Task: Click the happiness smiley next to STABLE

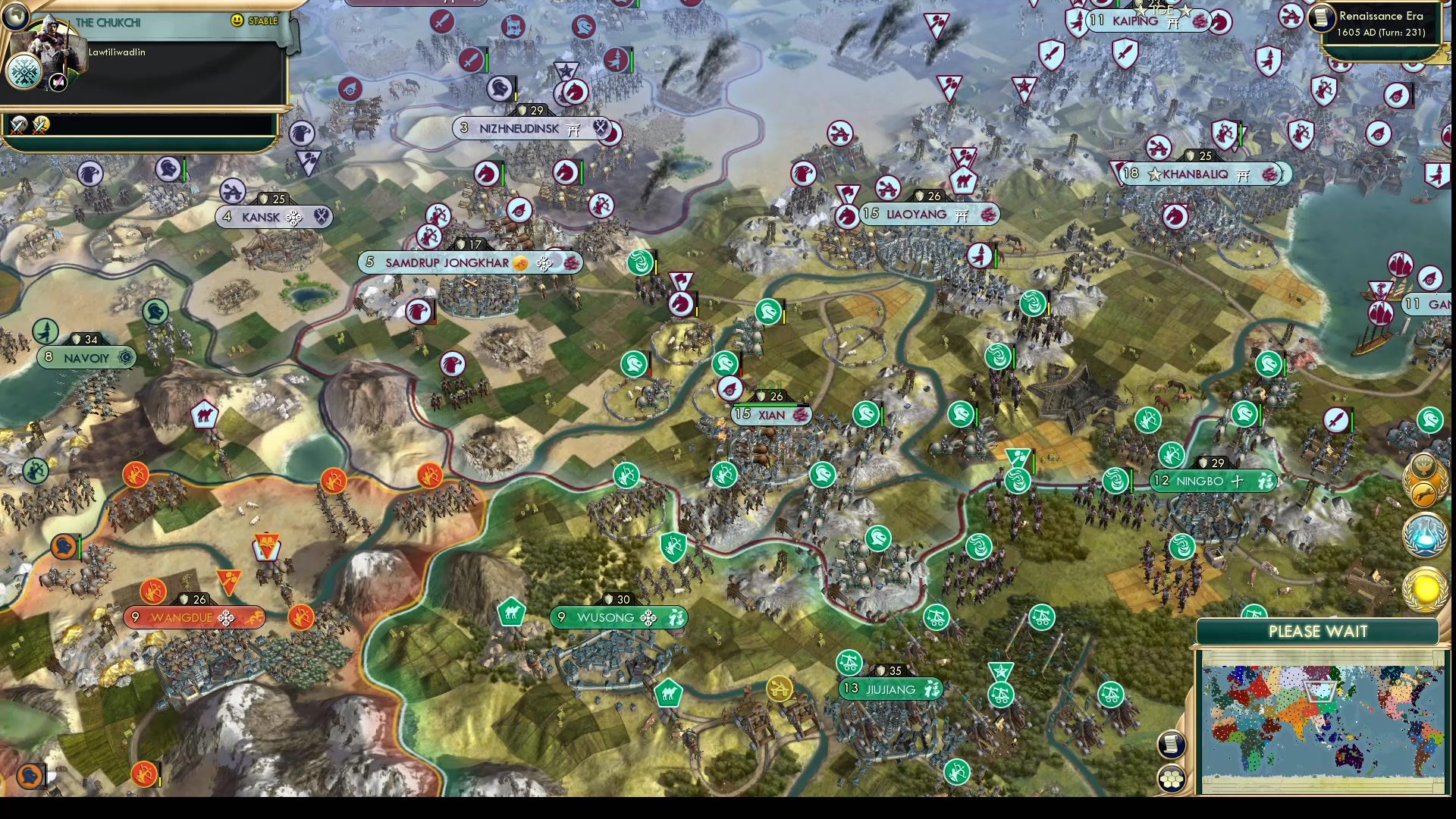Action: pos(237,21)
